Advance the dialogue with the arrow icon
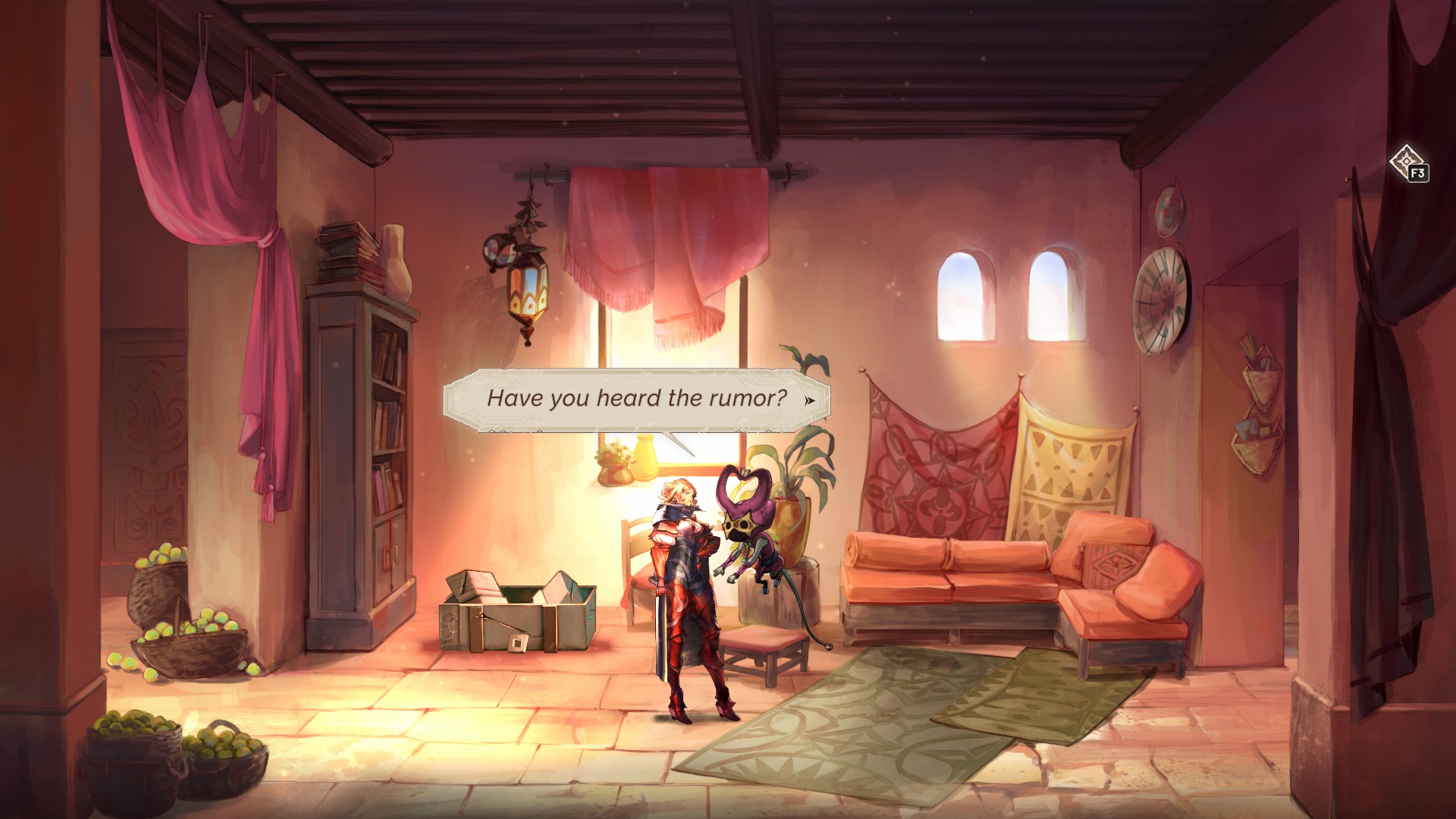Screen dimensions: 1456x819 [810, 400]
